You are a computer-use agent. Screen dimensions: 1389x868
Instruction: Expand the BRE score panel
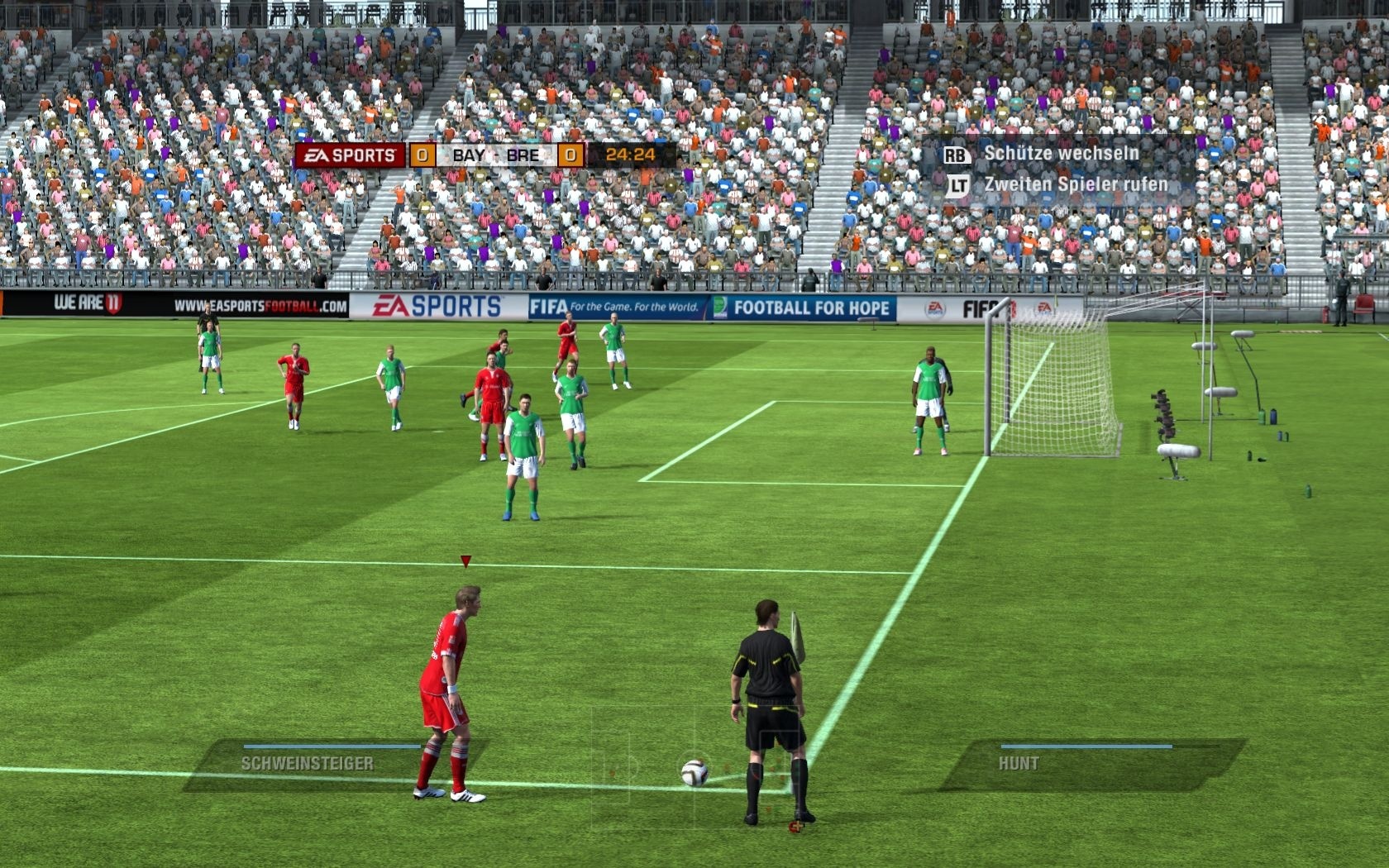(x=570, y=155)
